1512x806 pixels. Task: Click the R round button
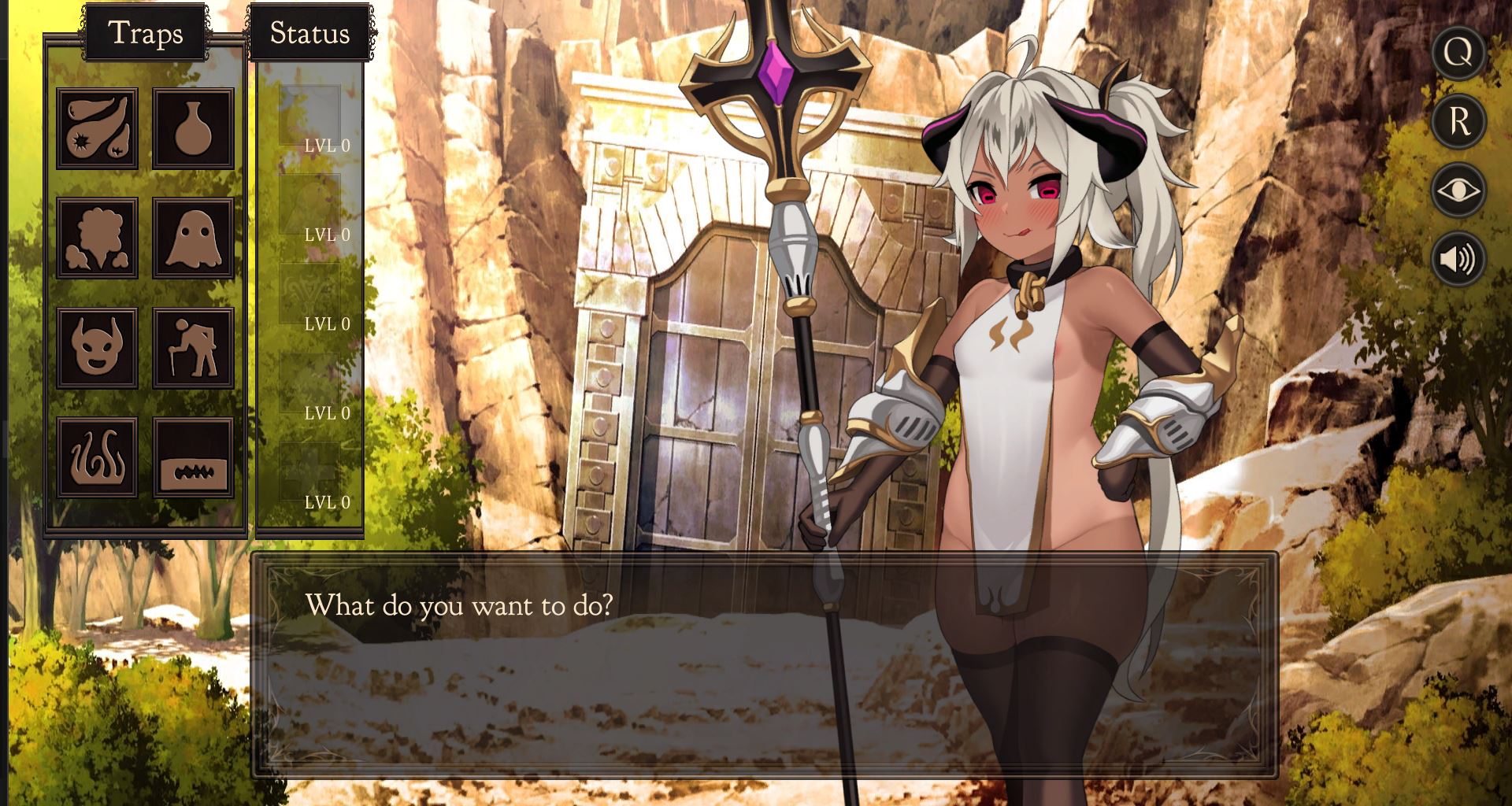coord(1458,121)
